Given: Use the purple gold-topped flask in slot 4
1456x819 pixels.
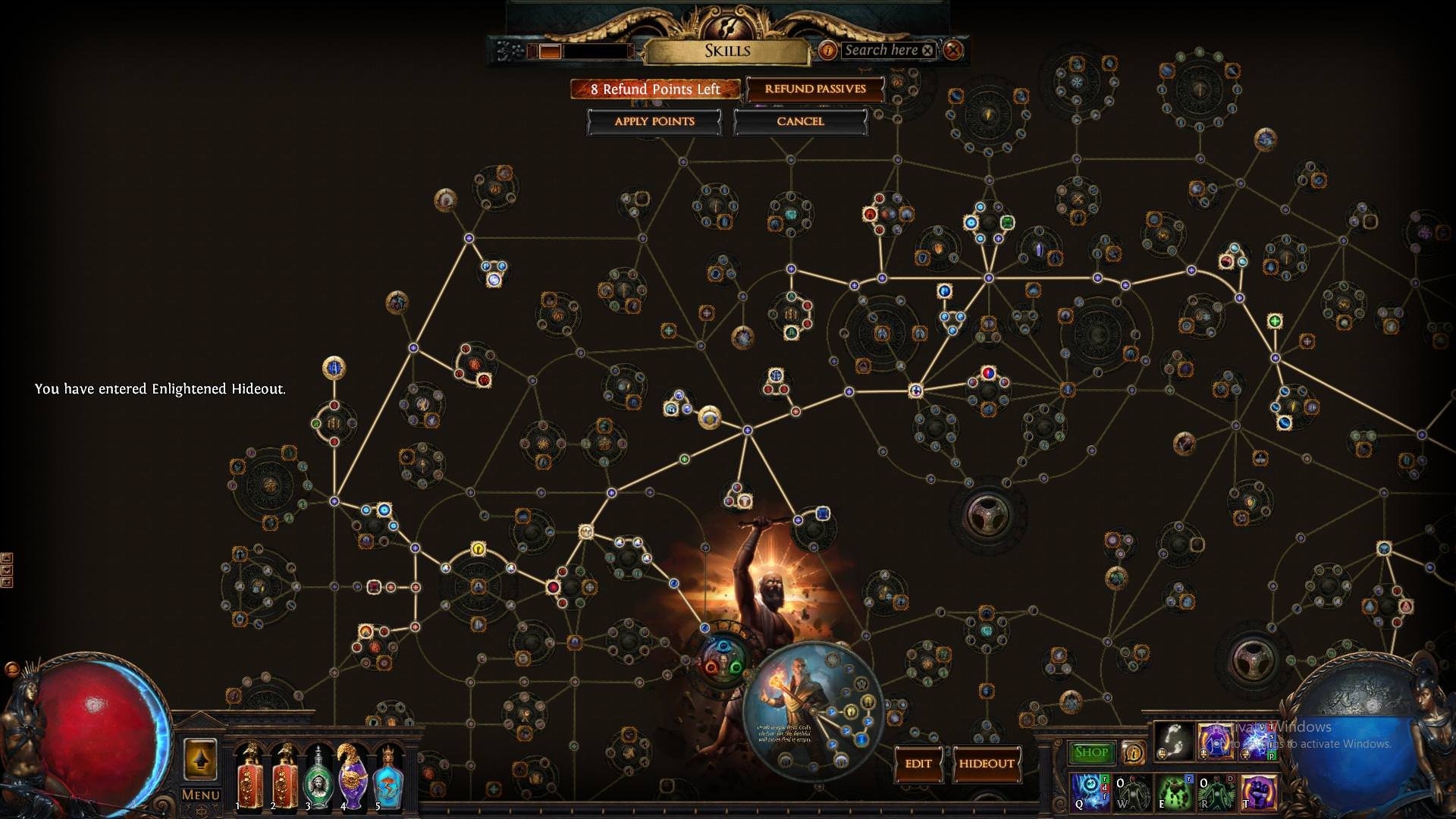Looking at the screenshot, I should pyautogui.click(x=353, y=776).
